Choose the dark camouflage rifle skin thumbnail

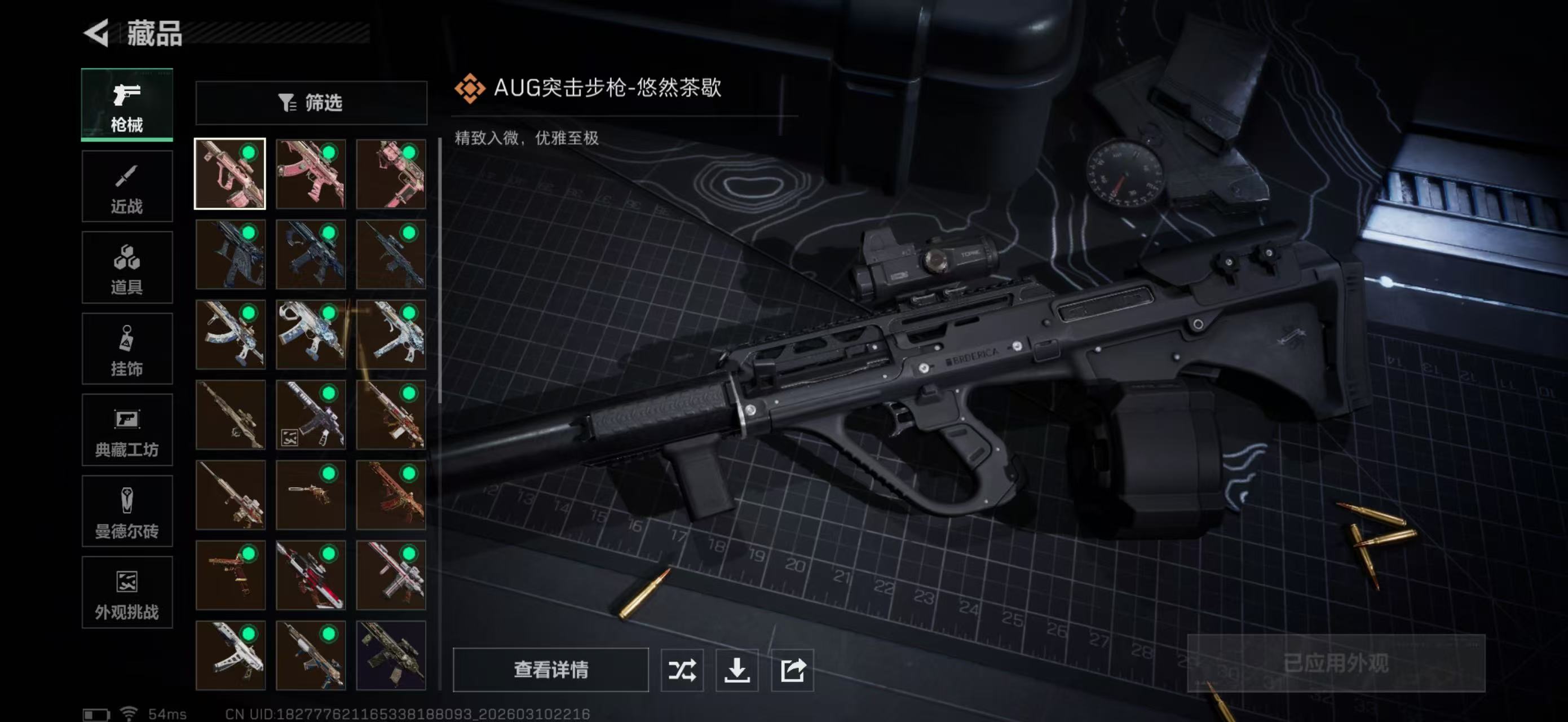391,655
